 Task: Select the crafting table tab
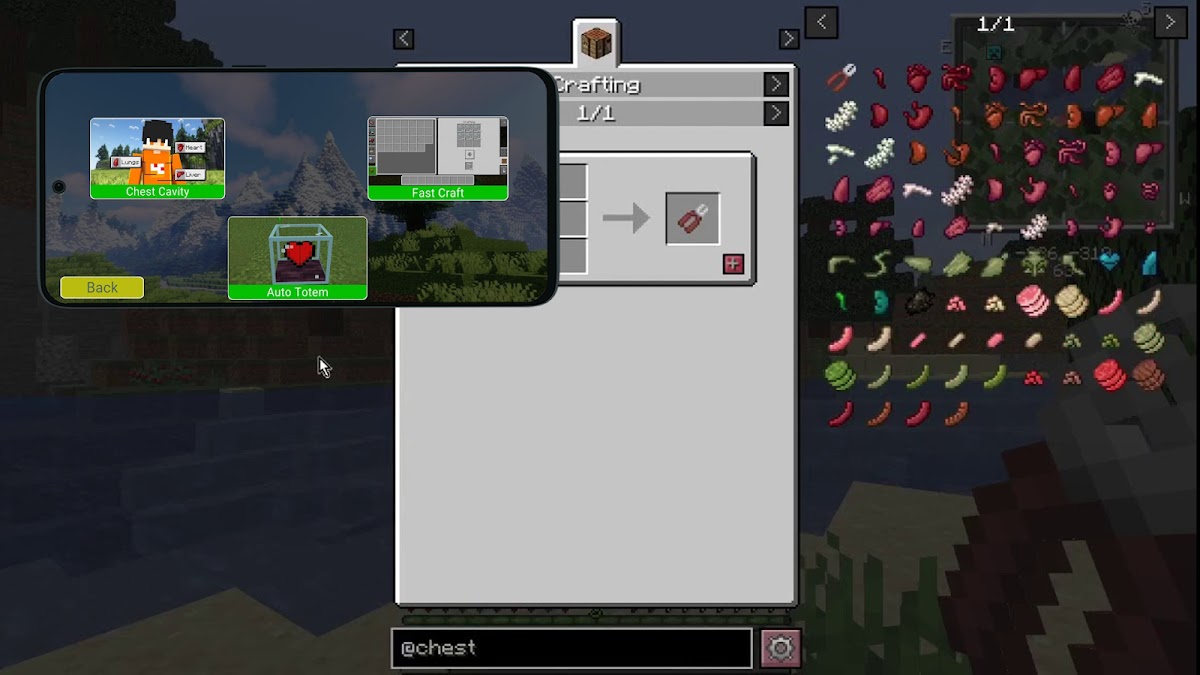597,44
